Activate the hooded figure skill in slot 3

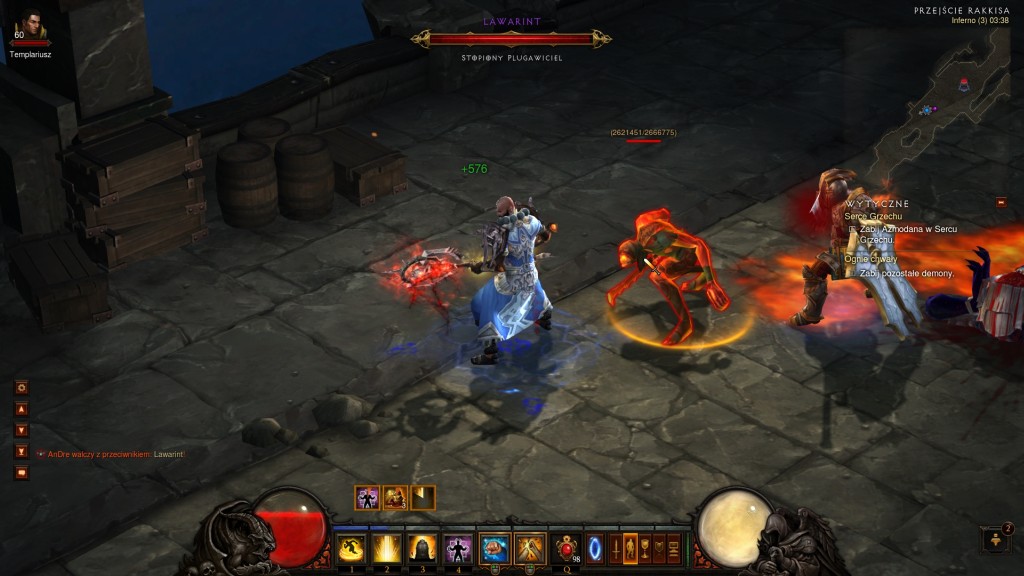pos(421,548)
